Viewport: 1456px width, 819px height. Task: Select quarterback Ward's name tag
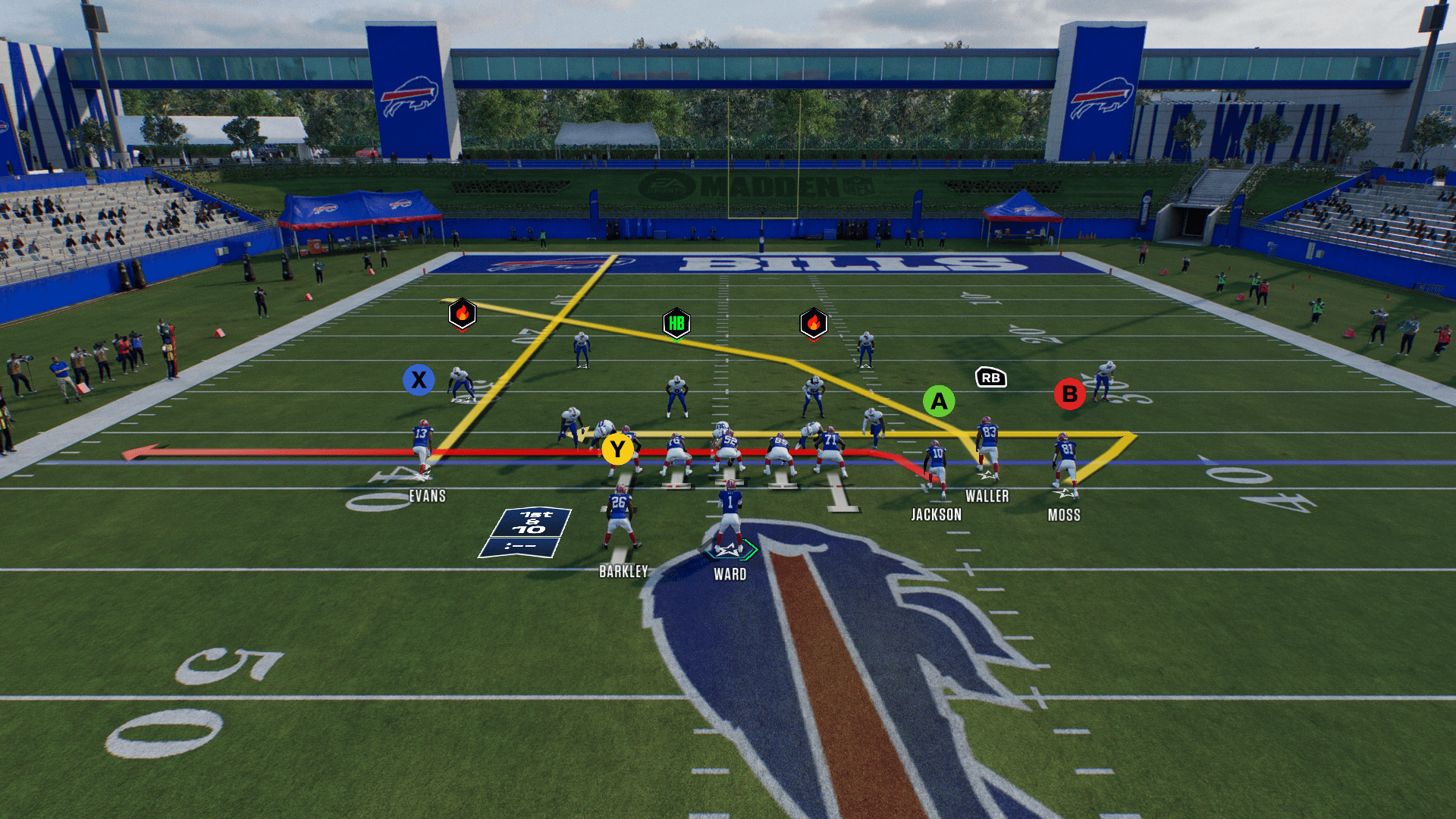coord(730,575)
